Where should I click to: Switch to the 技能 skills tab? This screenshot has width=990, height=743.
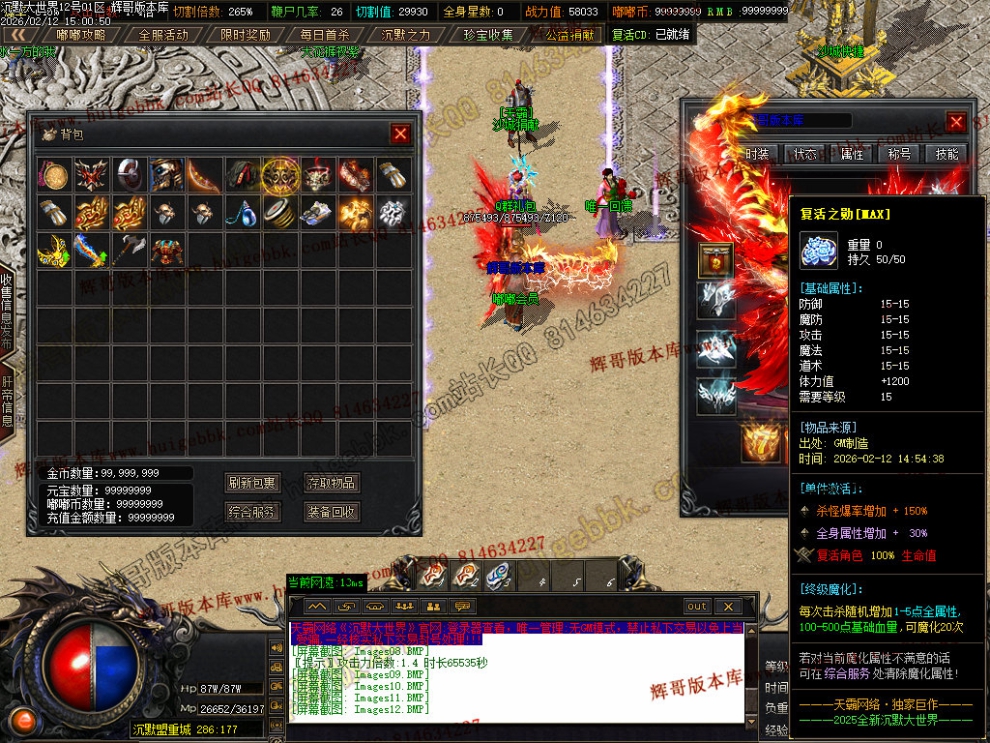pyautogui.click(x=947, y=154)
